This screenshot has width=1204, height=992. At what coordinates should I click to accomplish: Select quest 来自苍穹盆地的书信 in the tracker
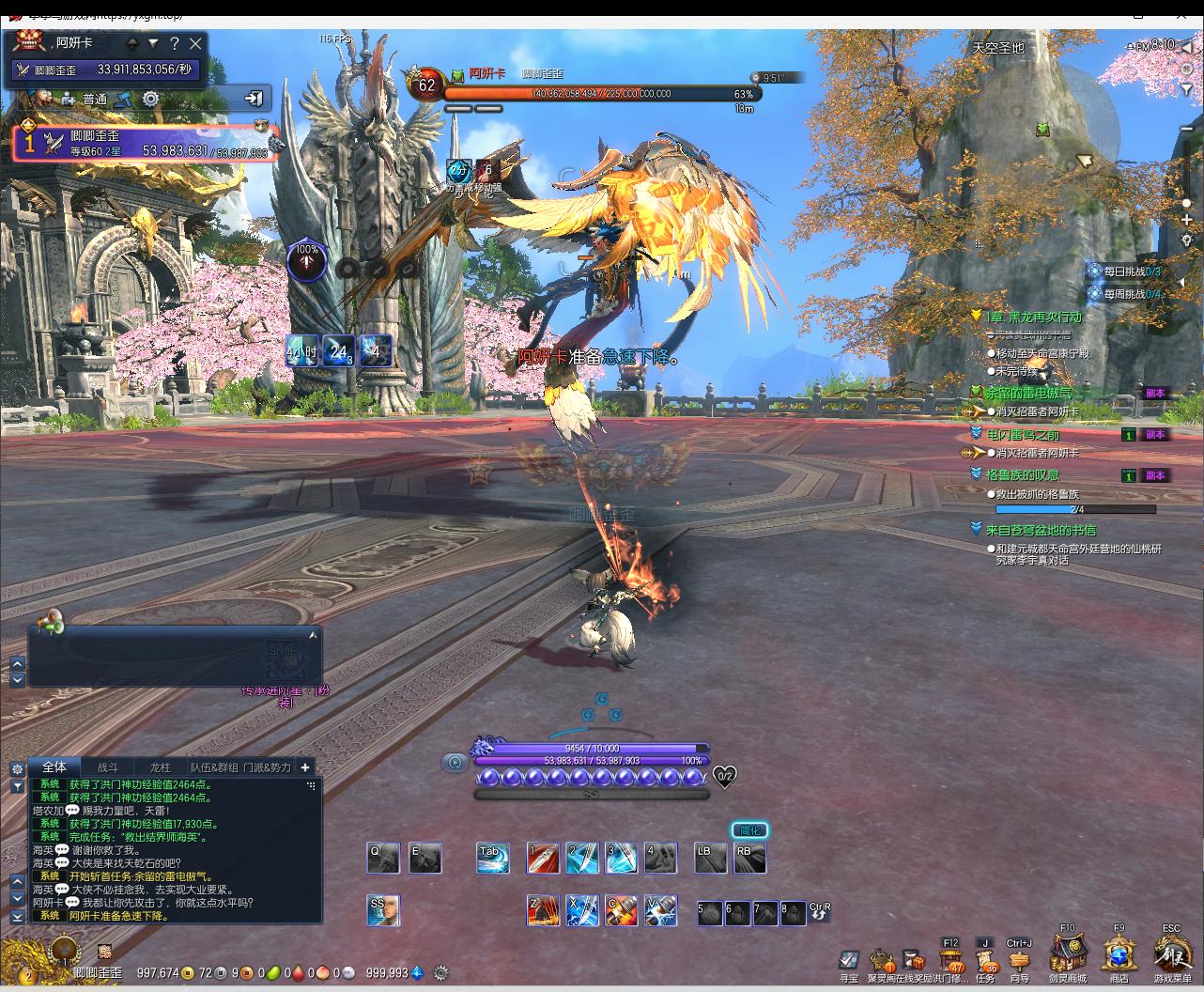(1041, 530)
